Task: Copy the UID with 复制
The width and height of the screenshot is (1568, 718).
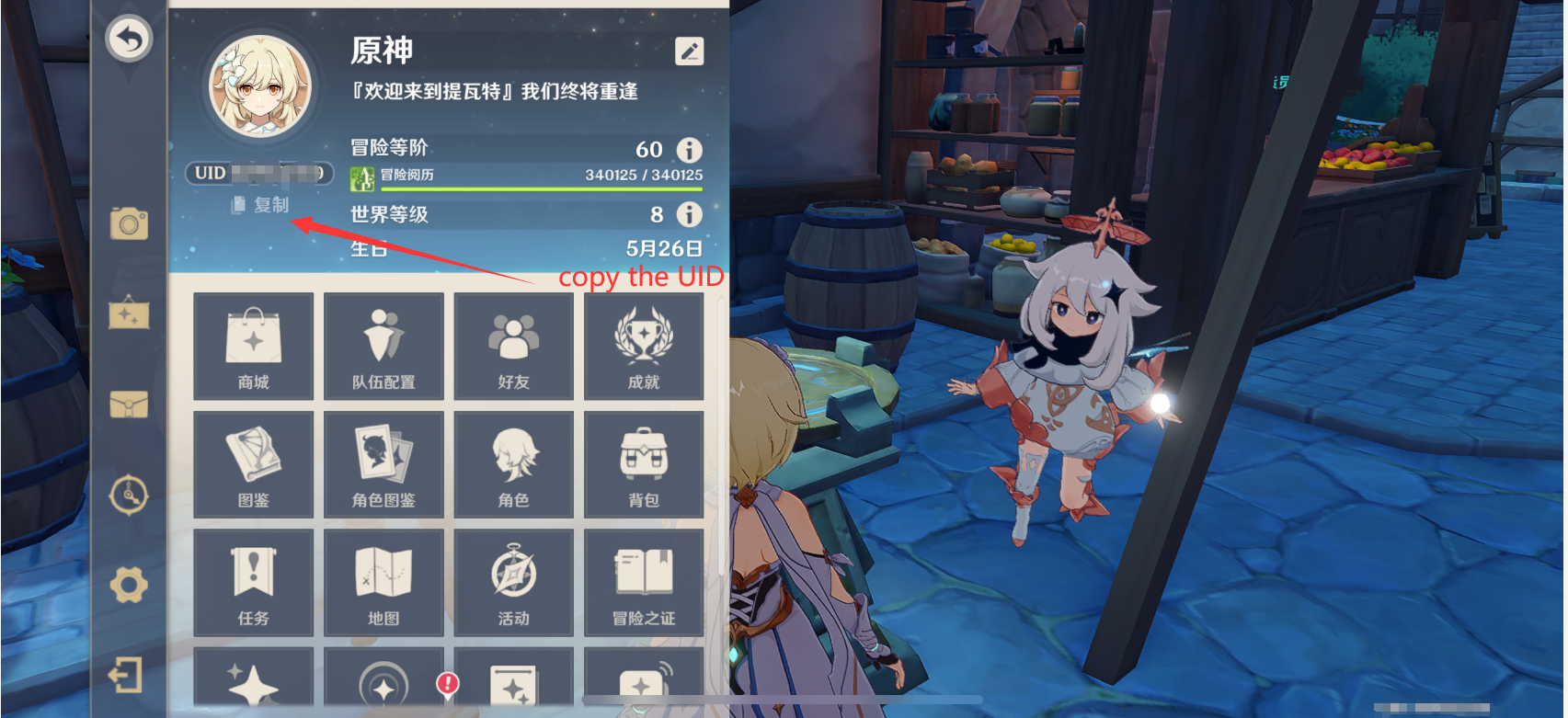Action: point(261,205)
